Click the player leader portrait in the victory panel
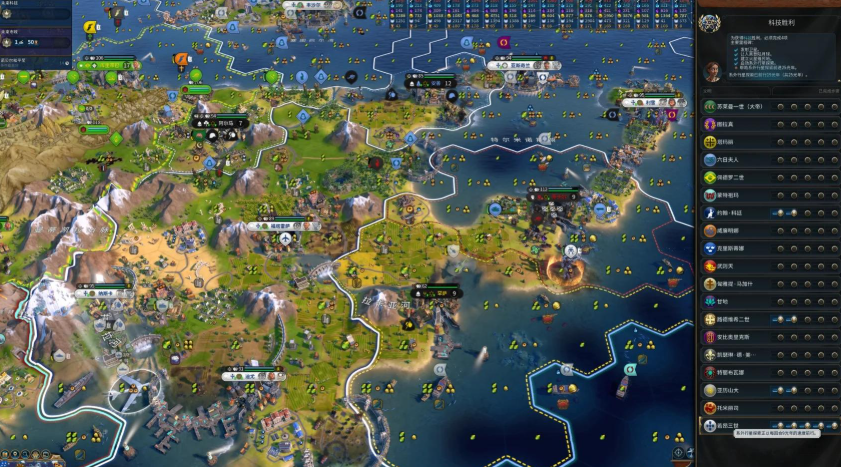The height and width of the screenshot is (467, 841). click(714, 72)
